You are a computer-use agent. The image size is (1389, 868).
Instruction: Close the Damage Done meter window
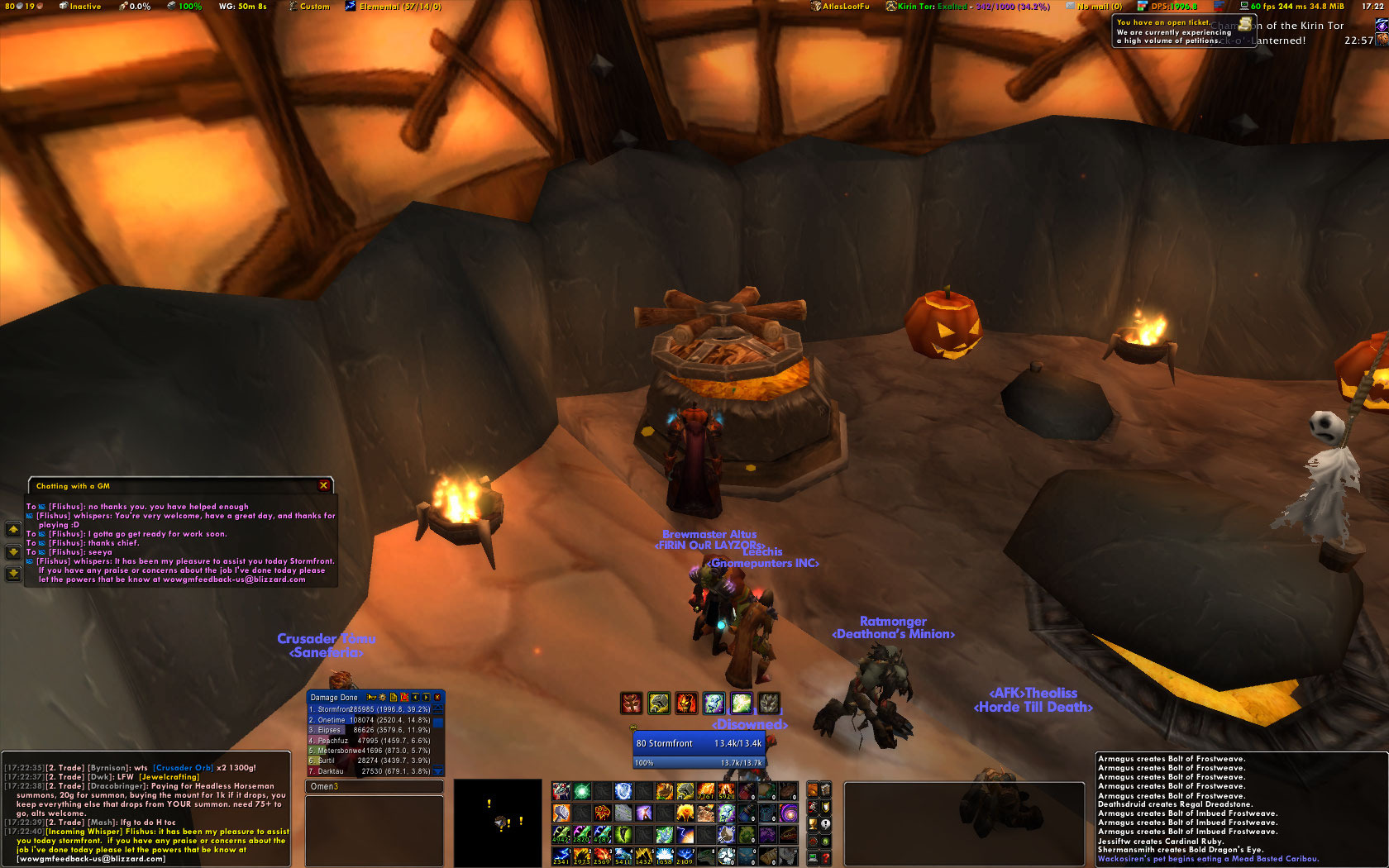click(x=437, y=697)
